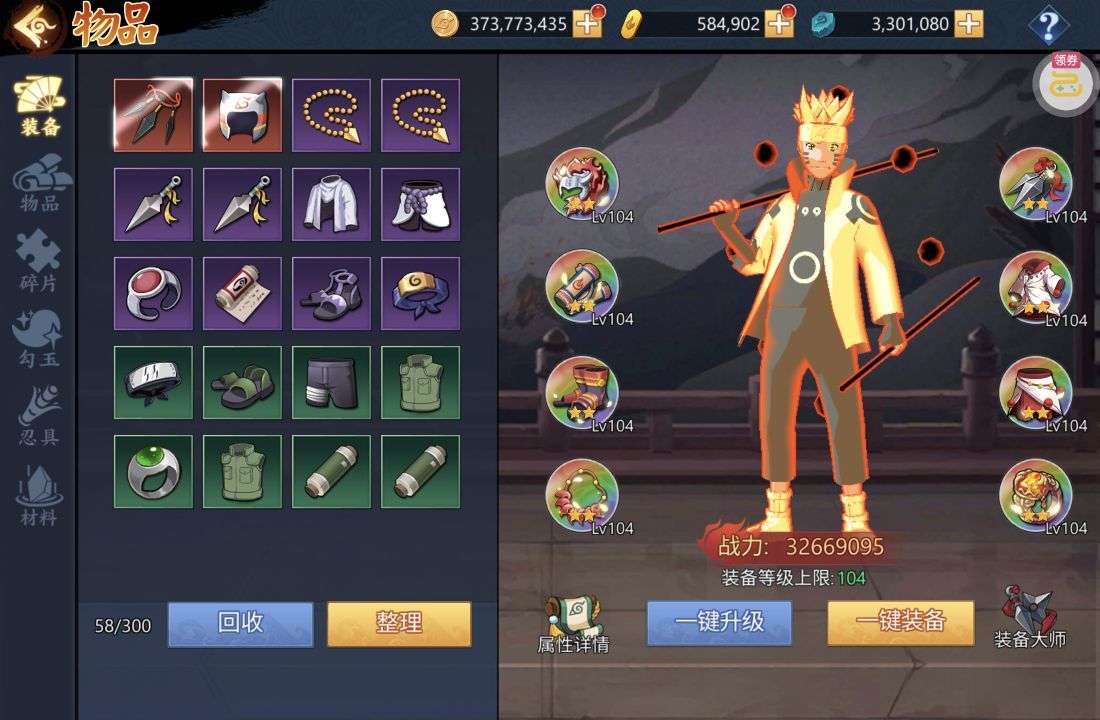Go back with the top-left arrow
This screenshot has width=1100, height=720.
pyautogui.click(x=33, y=25)
